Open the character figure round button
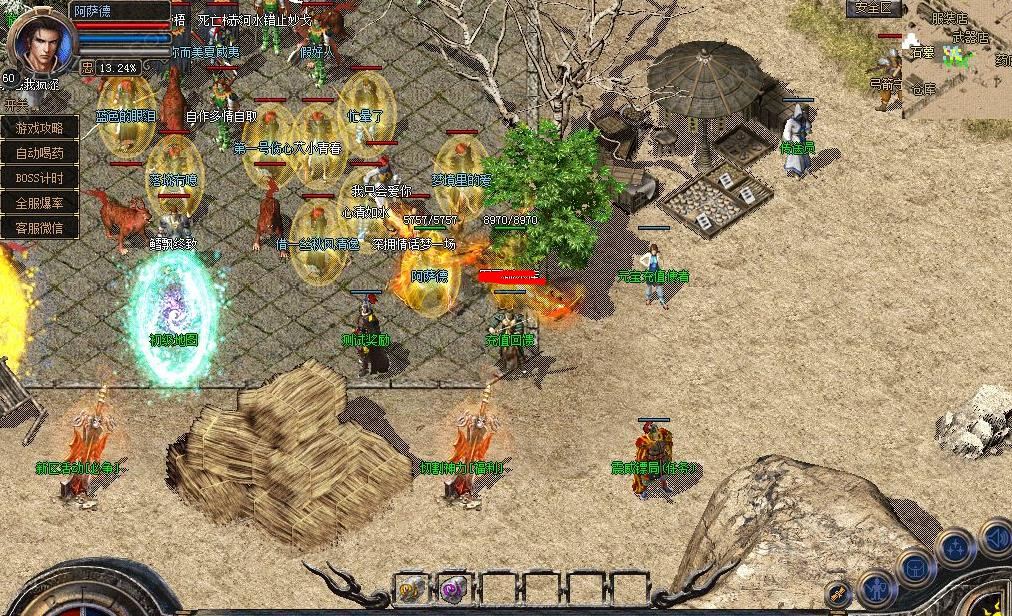 [877, 589]
